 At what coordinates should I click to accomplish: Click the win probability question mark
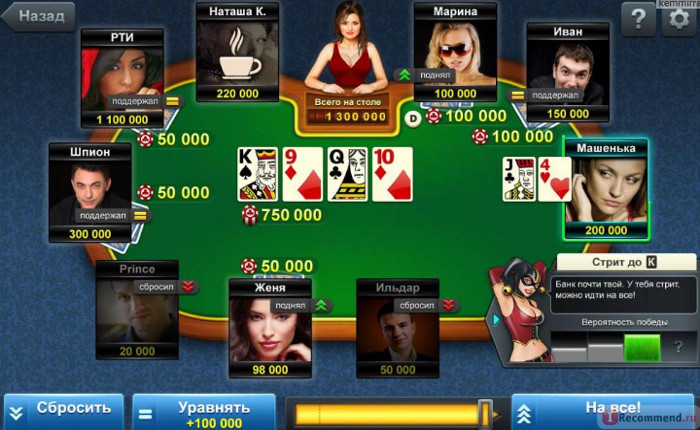point(679,347)
